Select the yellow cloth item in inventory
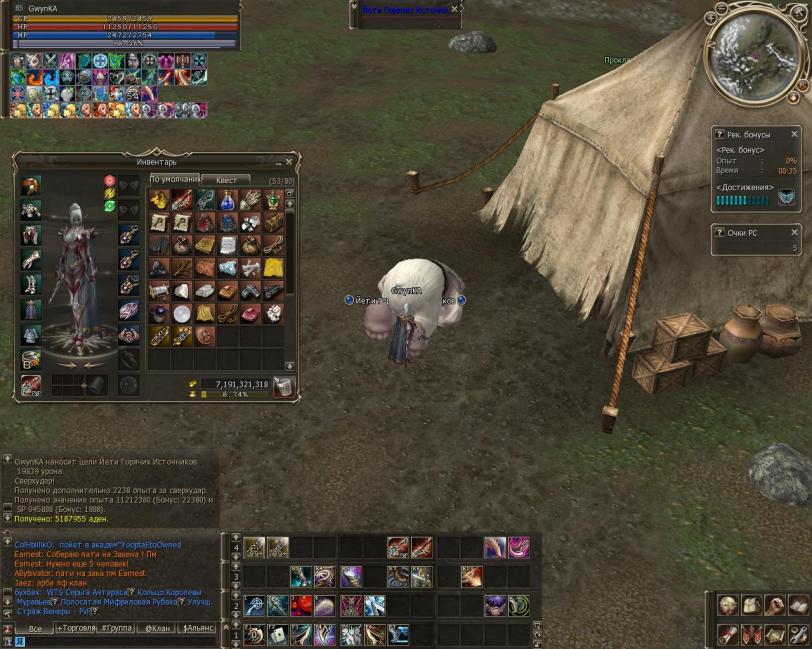 [273, 267]
